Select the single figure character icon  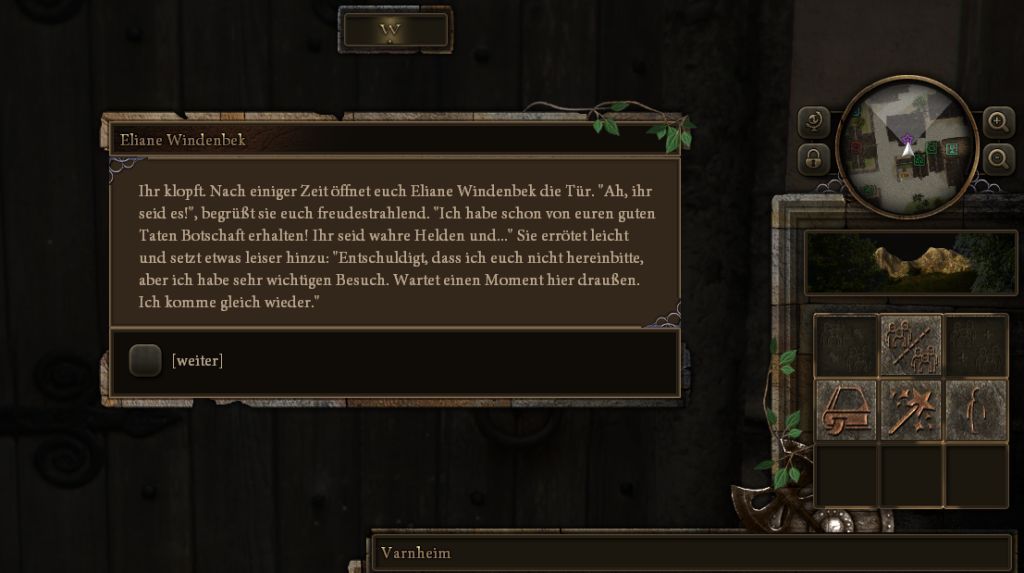976,410
